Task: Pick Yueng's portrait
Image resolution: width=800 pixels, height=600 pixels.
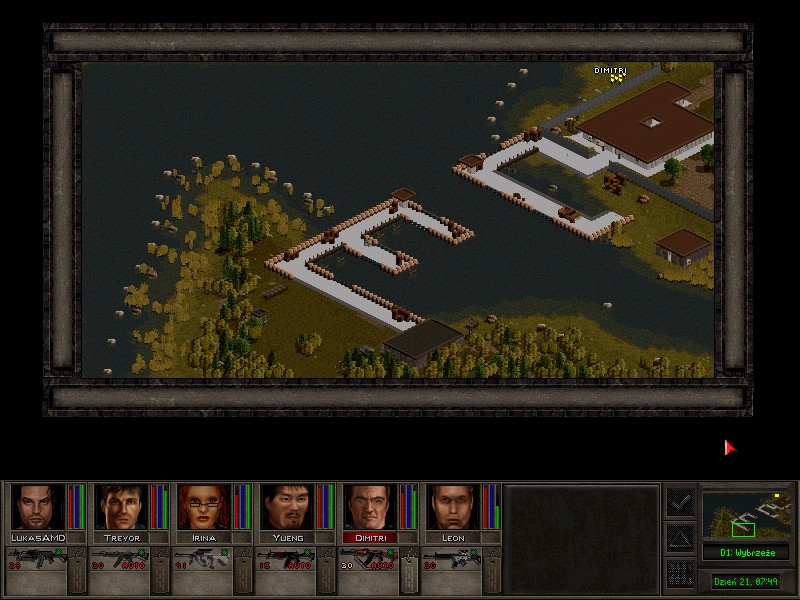Action: (287, 508)
